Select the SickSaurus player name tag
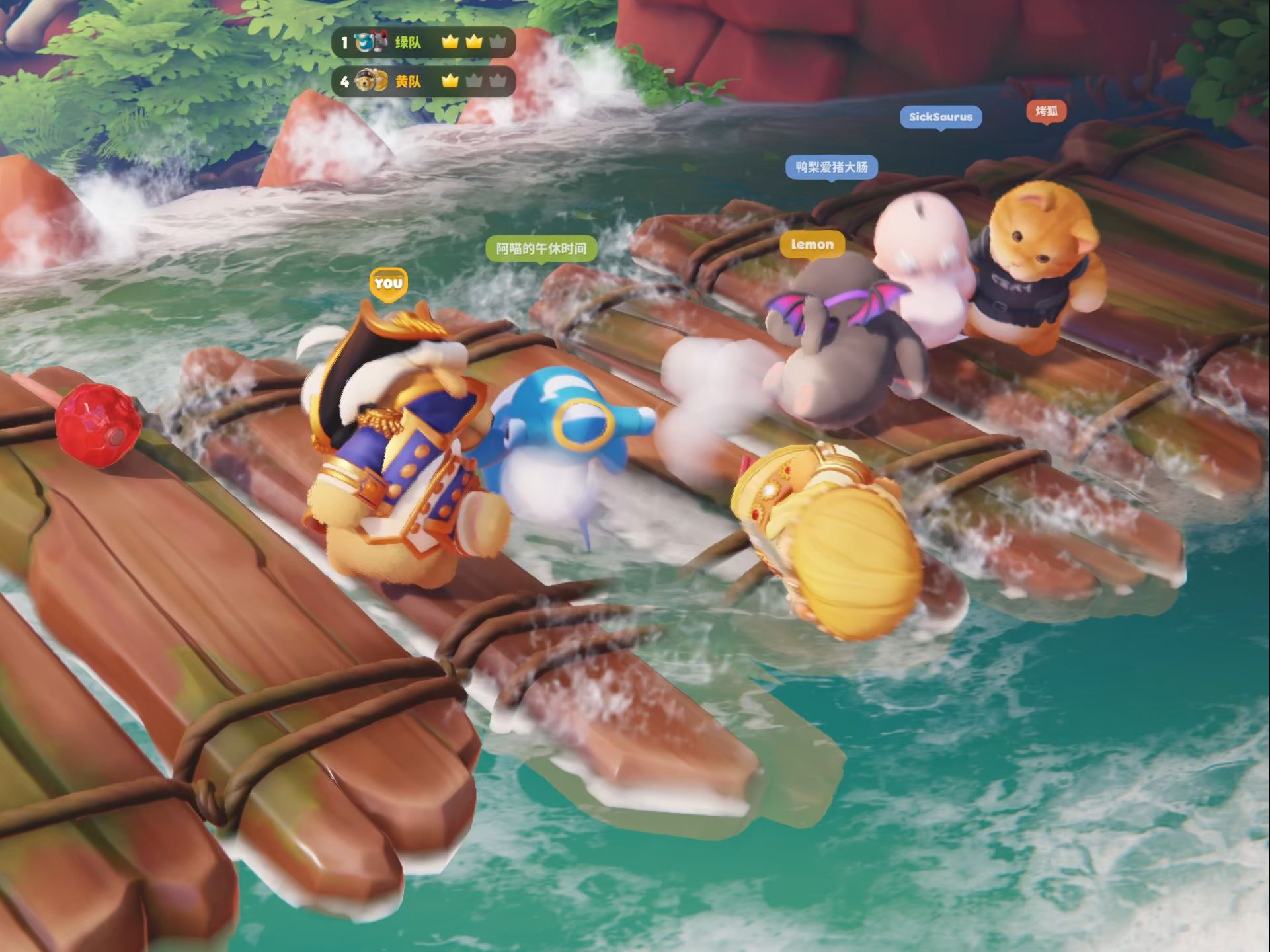 coord(940,117)
